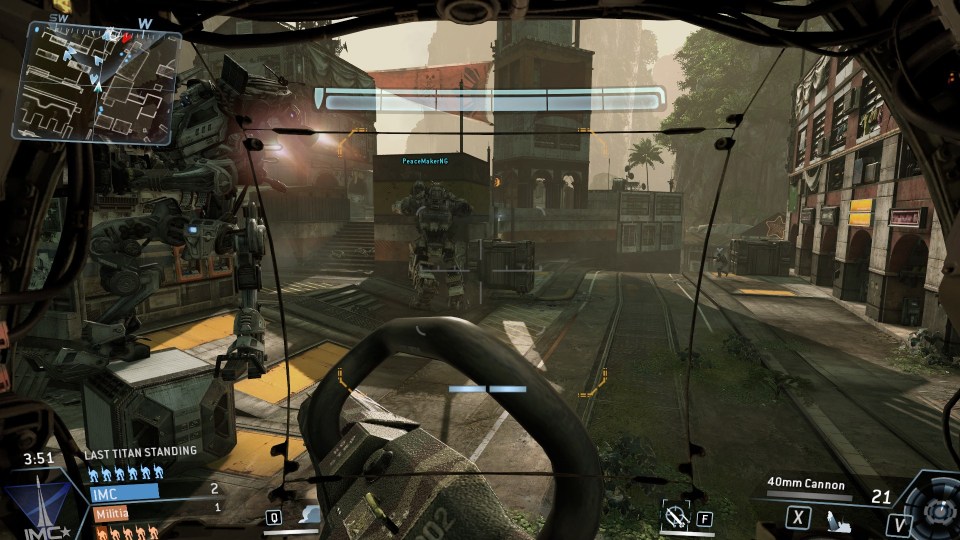Activate the ordnance rocket icon
960x540 pixels.
pyautogui.click(x=677, y=516)
